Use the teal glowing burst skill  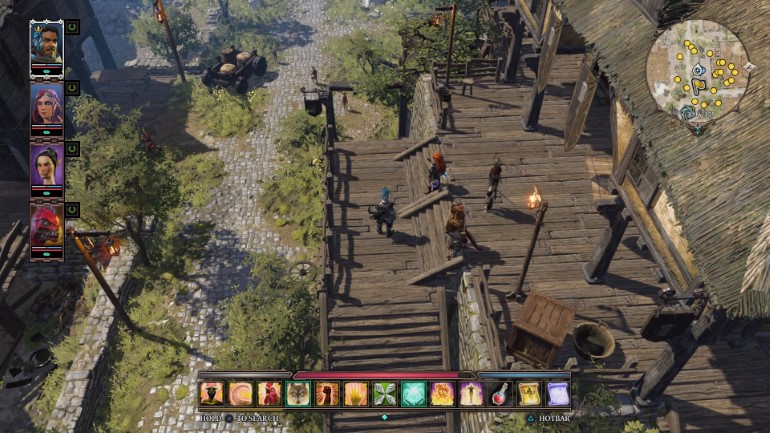(414, 394)
